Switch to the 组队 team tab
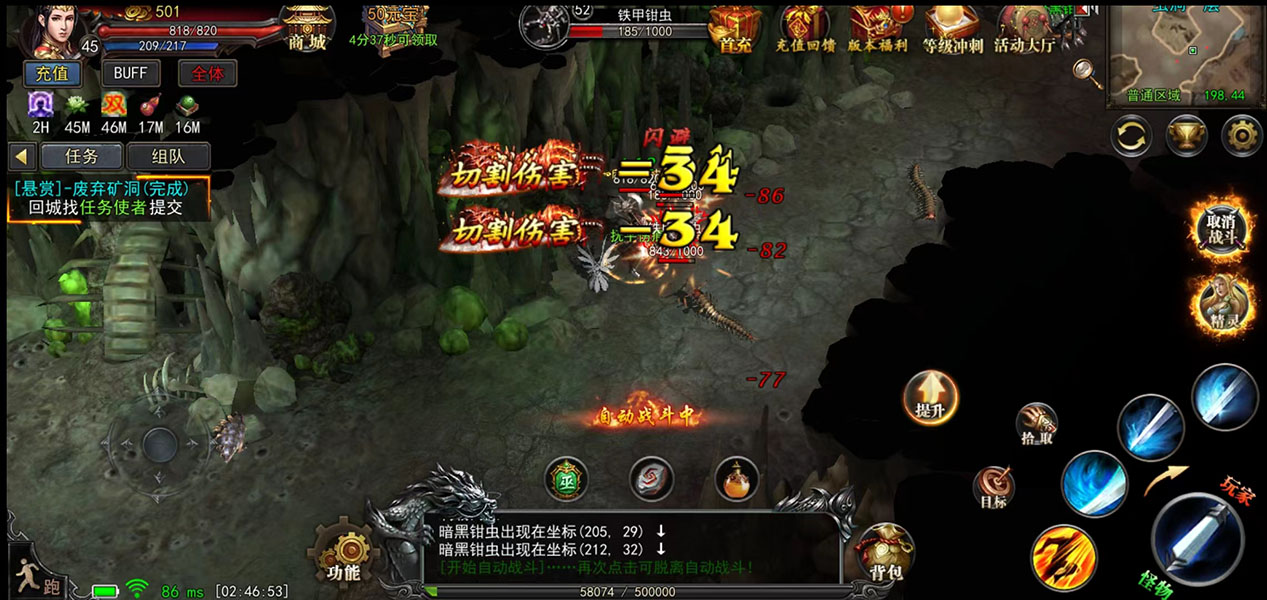The height and width of the screenshot is (600, 1267). click(167, 156)
